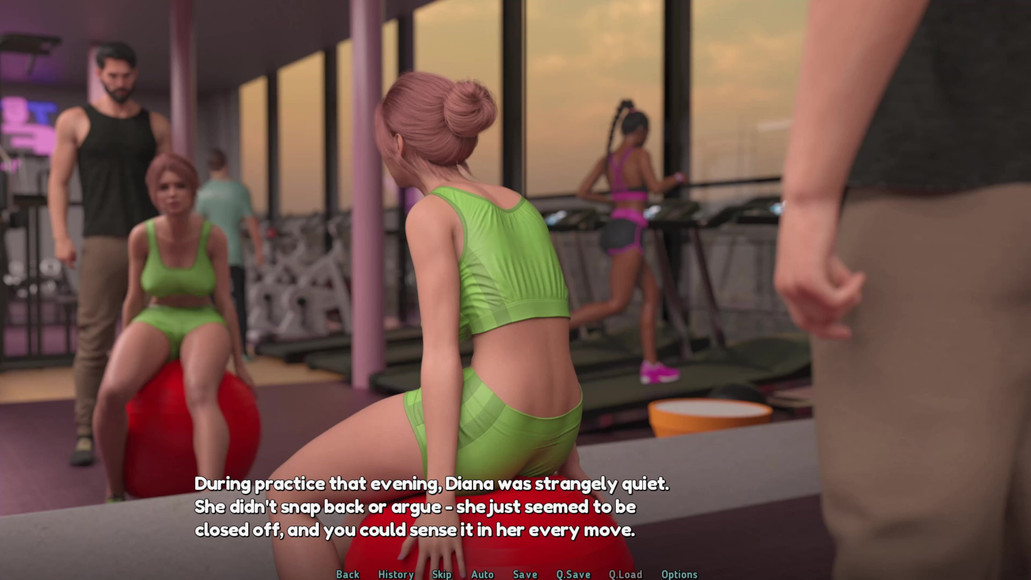
Task: Open the dialogue History log
Action: pyautogui.click(x=396, y=574)
